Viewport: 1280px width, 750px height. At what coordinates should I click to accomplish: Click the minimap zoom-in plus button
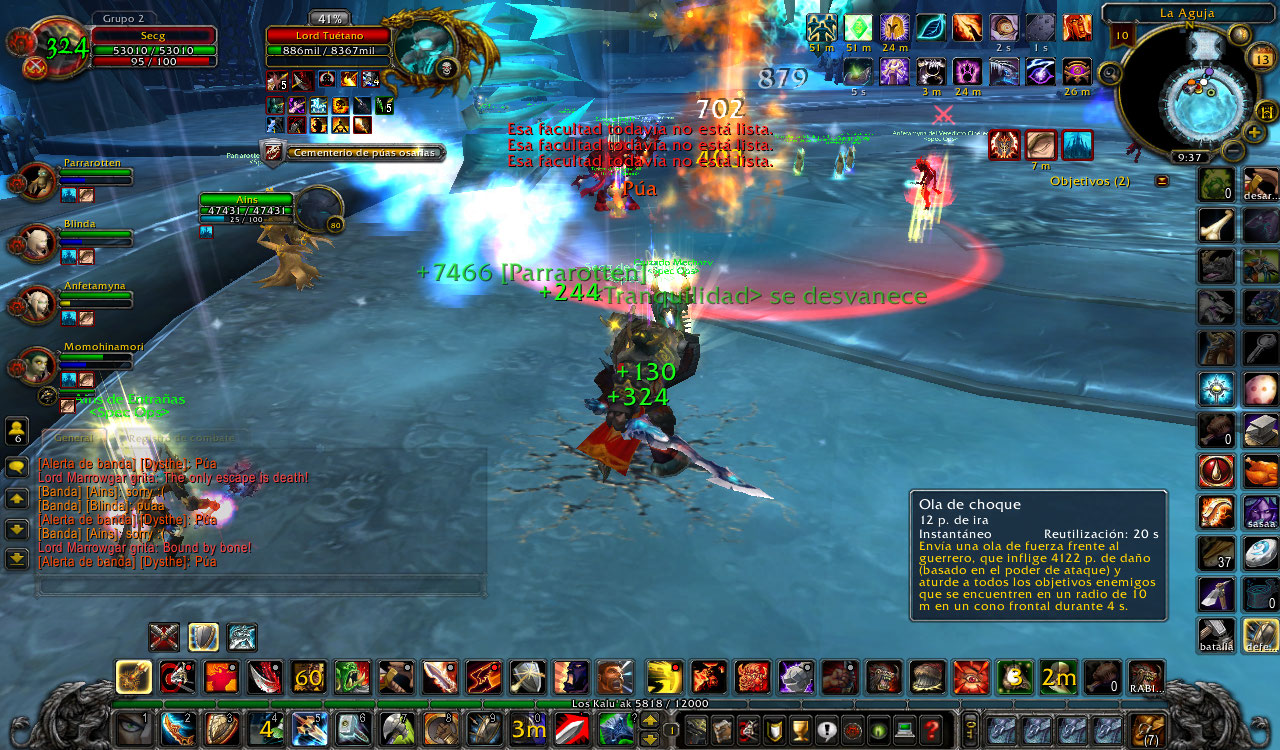point(1254,132)
